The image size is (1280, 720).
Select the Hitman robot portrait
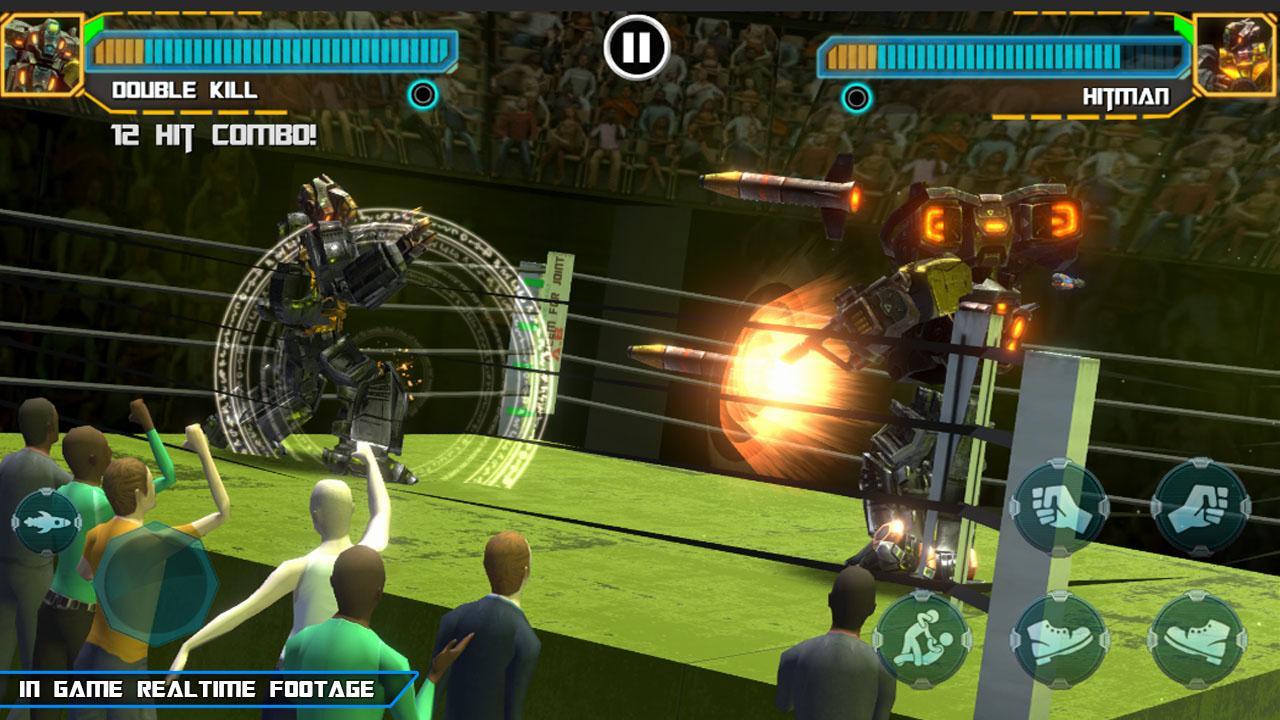coord(1236,54)
